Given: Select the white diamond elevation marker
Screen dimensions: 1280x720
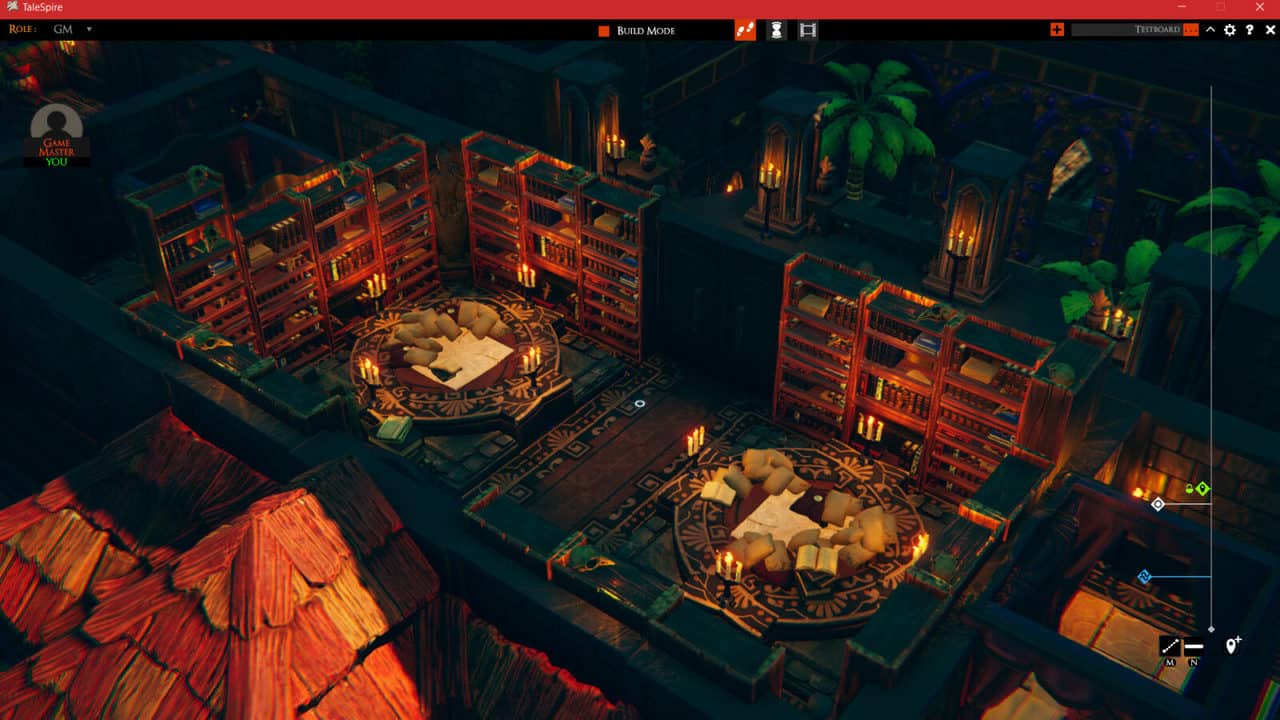Looking at the screenshot, I should (1158, 504).
